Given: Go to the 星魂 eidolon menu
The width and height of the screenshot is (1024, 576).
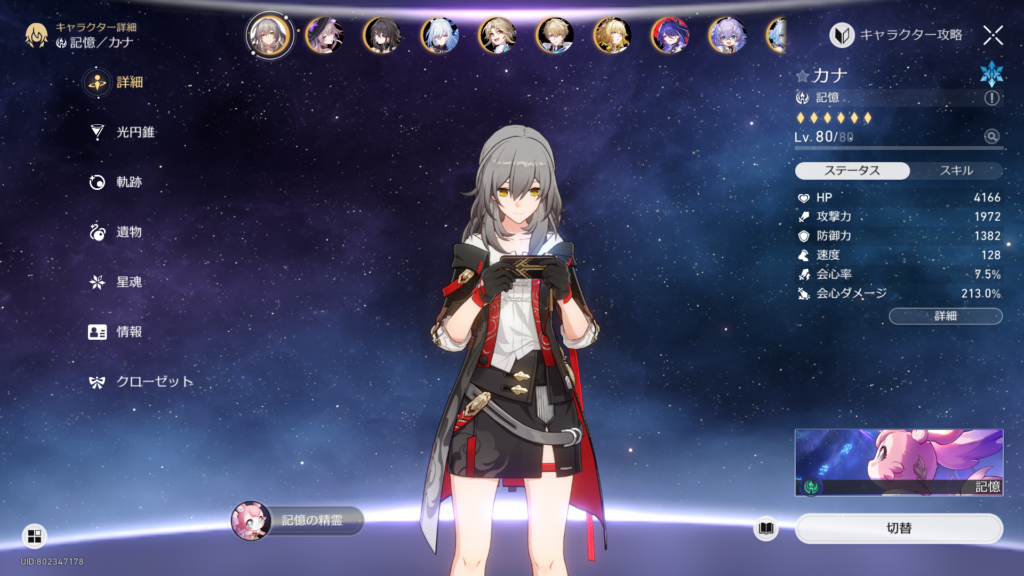Looking at the screenshot, I should tap(120, 282).
